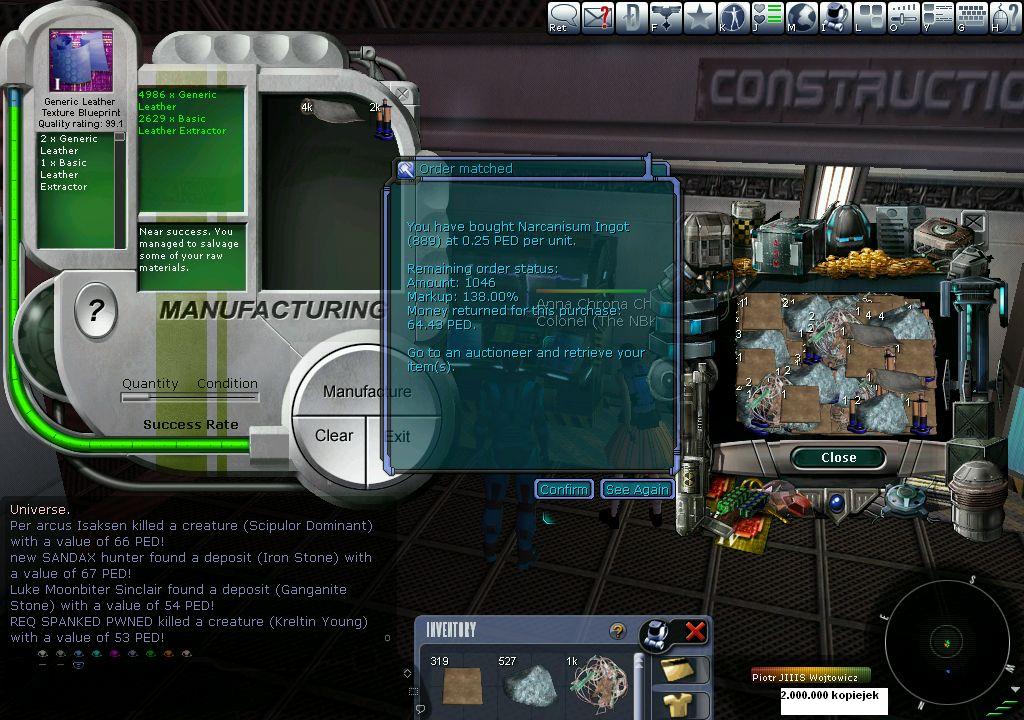Open the speech bubble chat toolbar icon

click(563, 17)
